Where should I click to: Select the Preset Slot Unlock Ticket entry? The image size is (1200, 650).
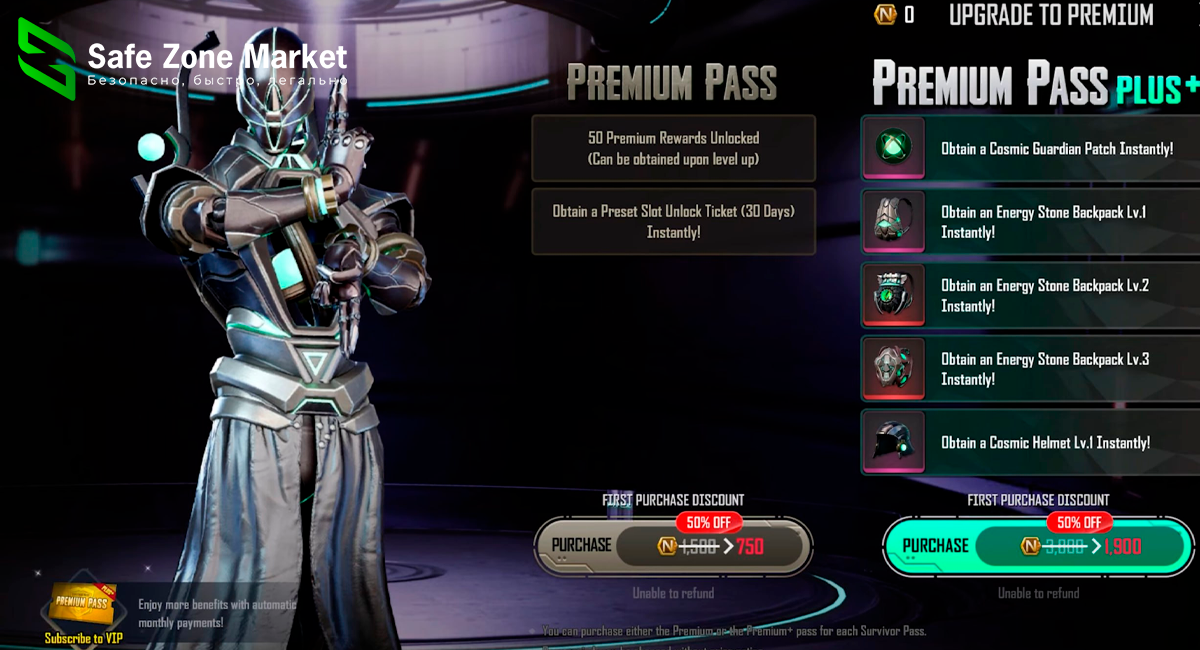(x=673, y=221)
